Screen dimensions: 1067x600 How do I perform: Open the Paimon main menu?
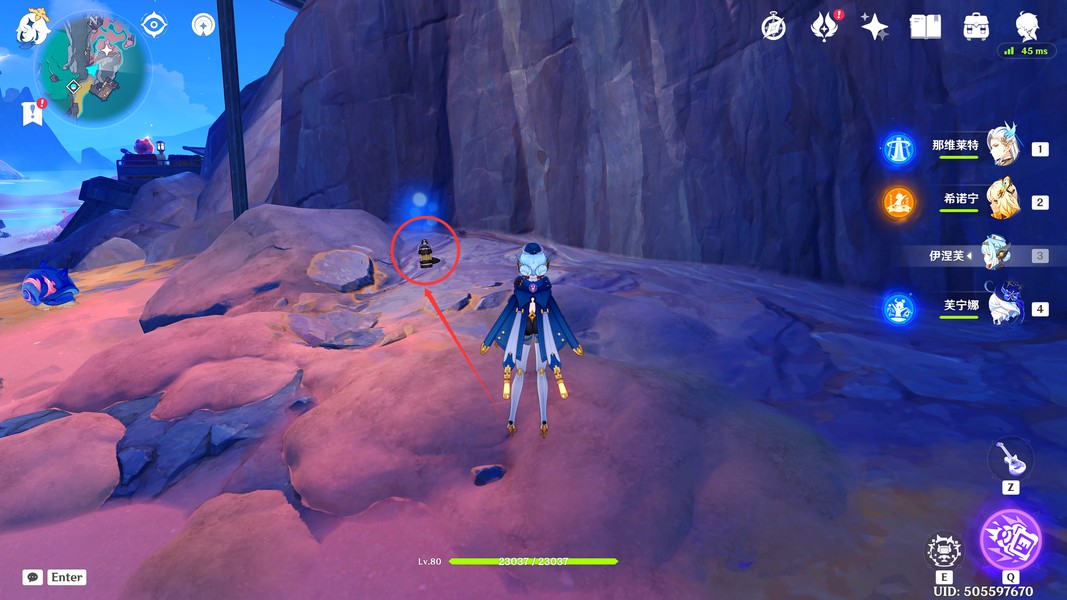point(32,28)
